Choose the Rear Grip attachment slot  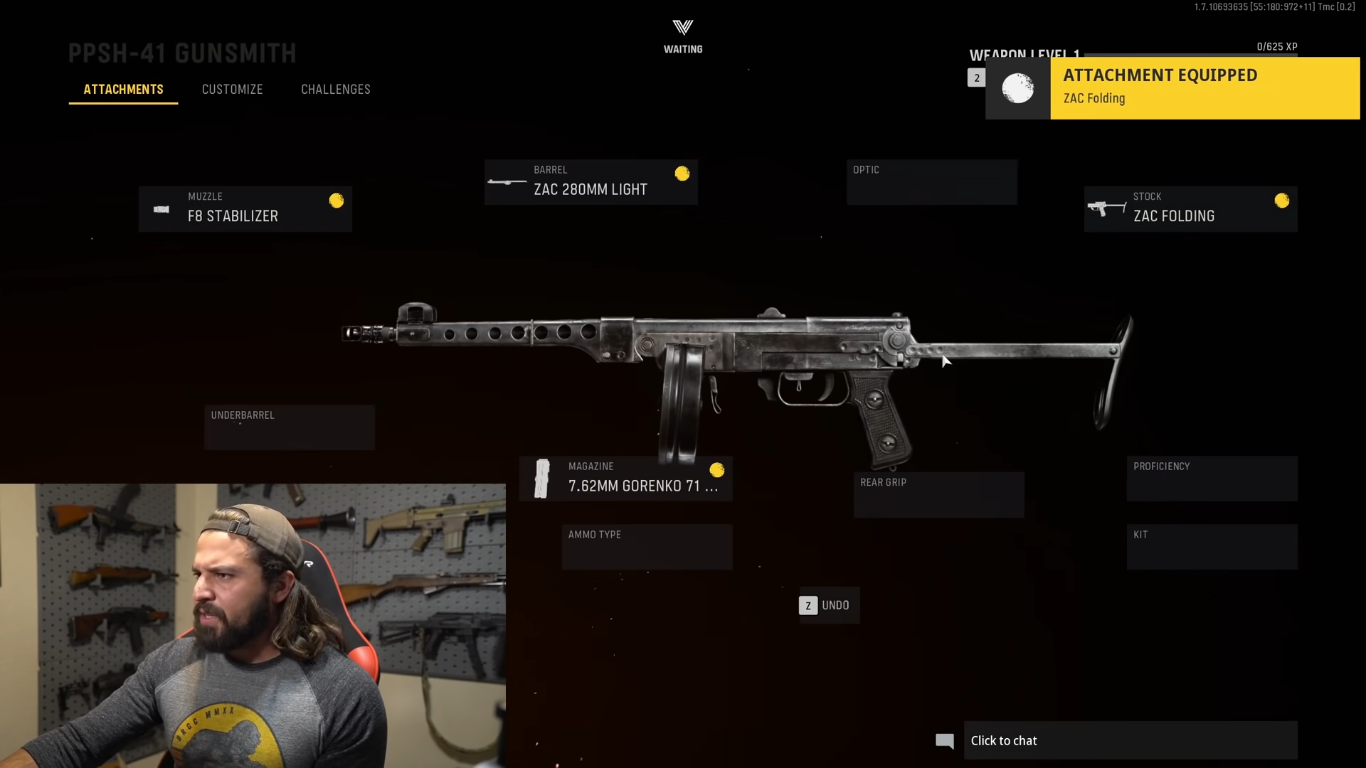click(938, 494)
